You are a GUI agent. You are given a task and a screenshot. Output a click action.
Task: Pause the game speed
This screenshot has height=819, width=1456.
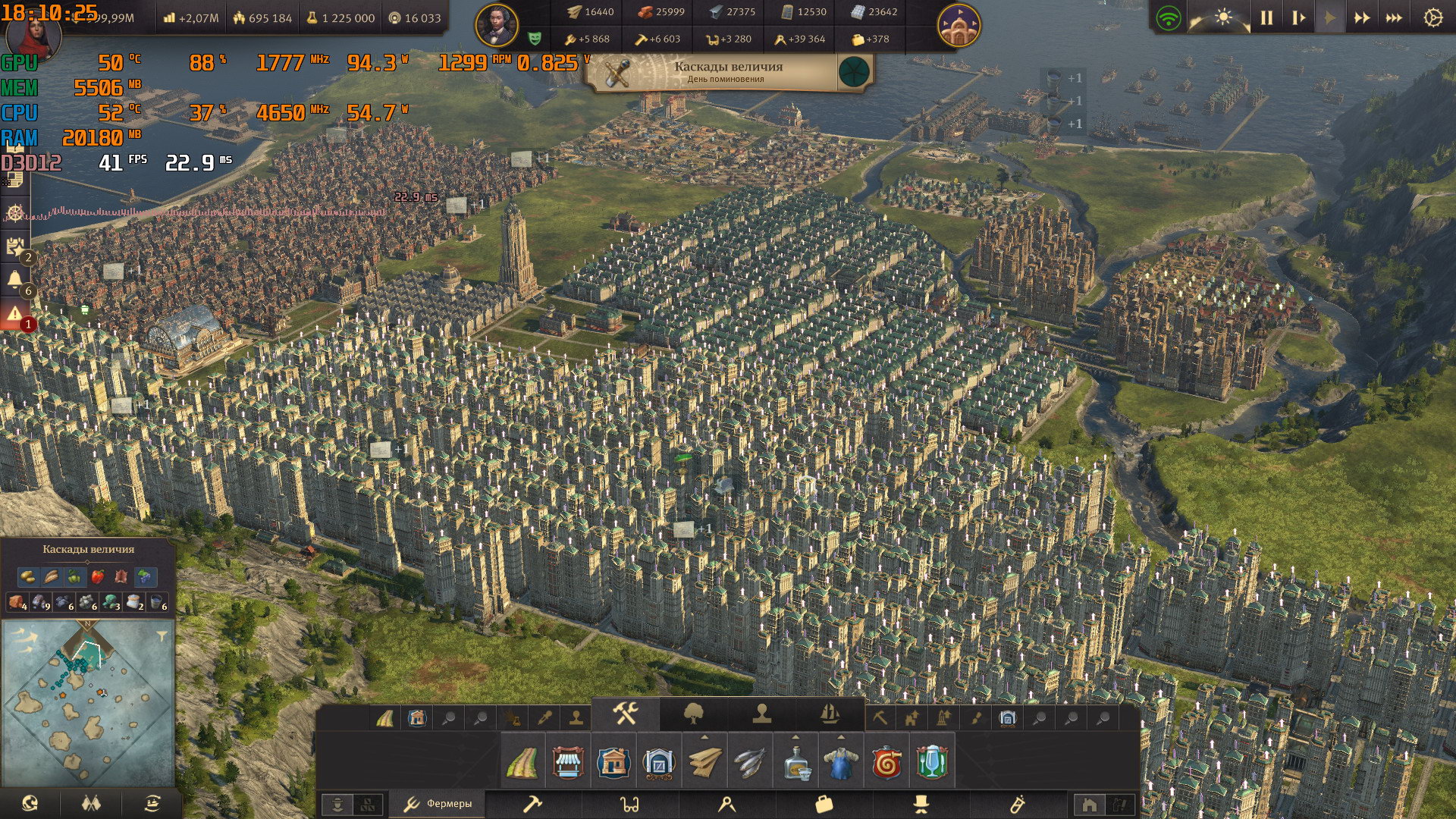click(1266, 17)
